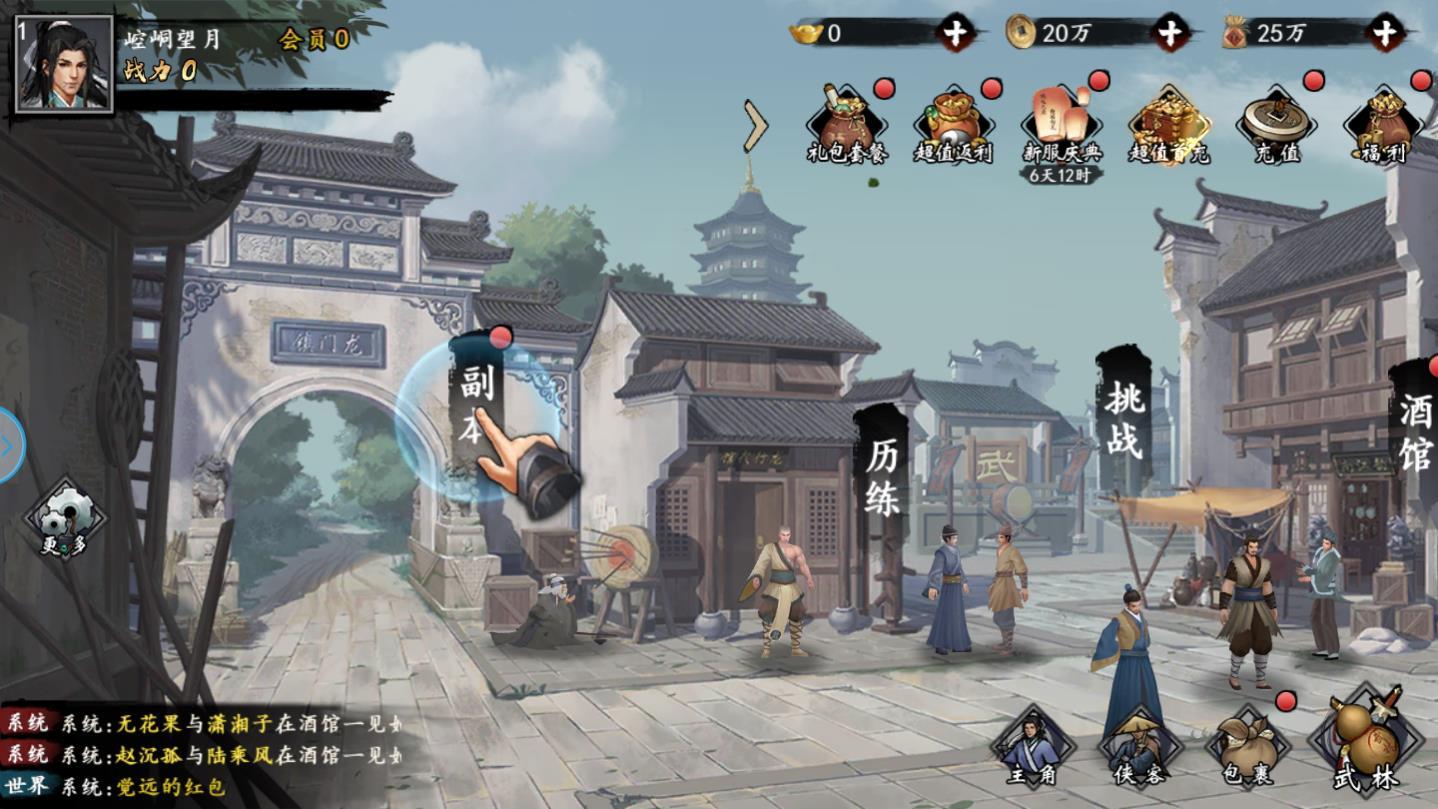Open the chat message log
Viewport: 1438px width, 809px height.
tap(200, 754)
